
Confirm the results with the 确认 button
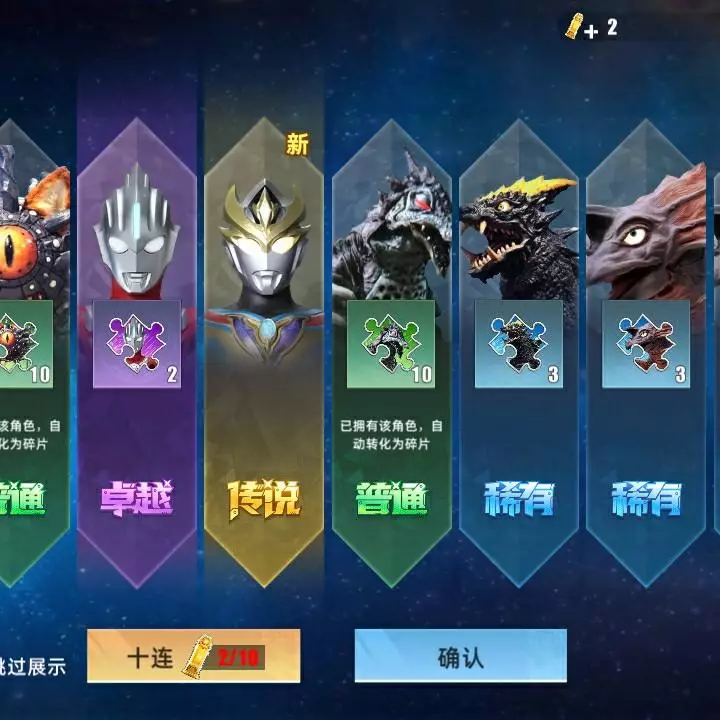click(x=460, y=656)
